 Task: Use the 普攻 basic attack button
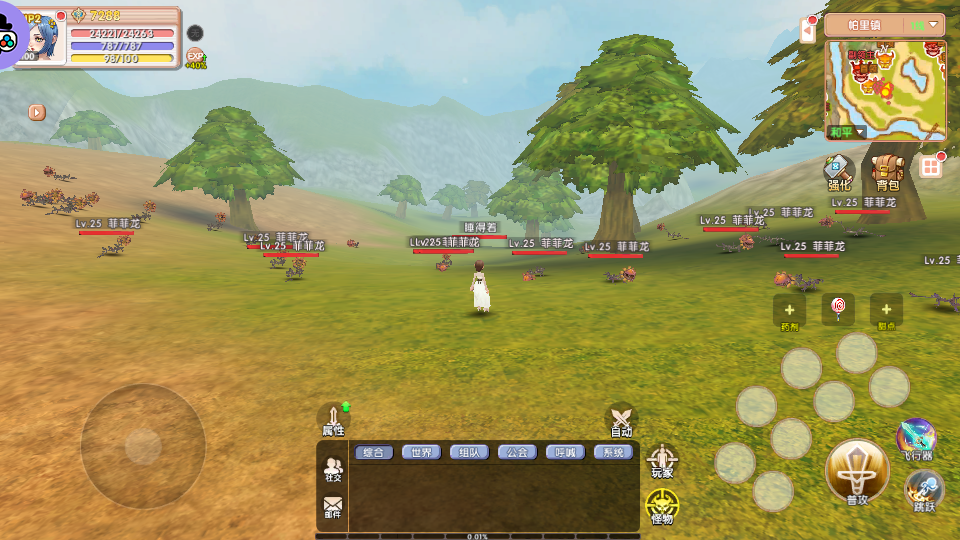[x=857, y=472]
